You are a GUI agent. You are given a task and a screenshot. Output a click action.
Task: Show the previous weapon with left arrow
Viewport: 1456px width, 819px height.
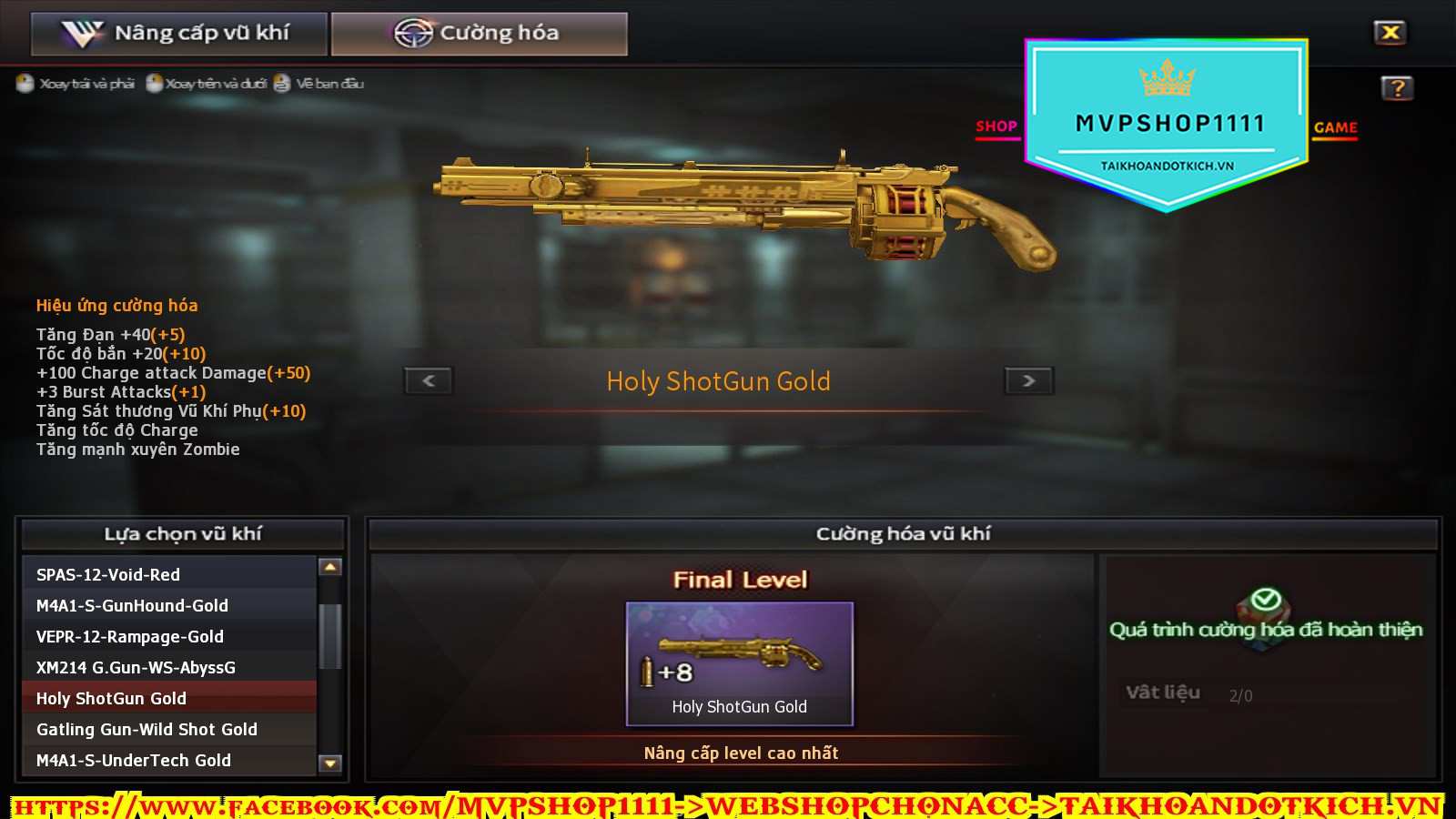[x=429, y=380]
